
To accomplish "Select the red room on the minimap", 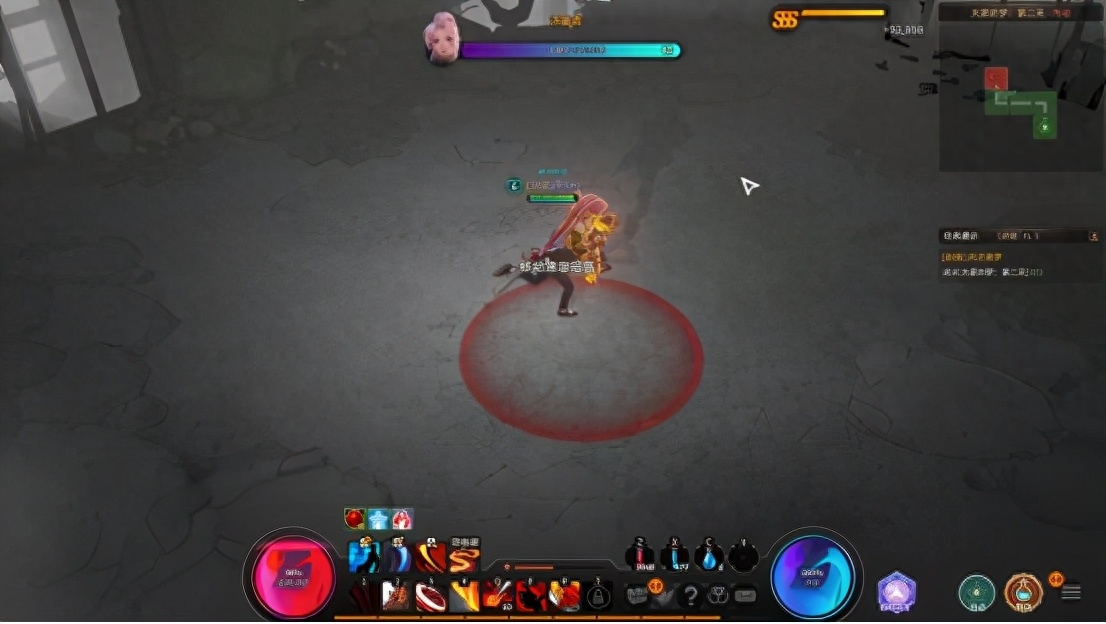I will (996, 78).
